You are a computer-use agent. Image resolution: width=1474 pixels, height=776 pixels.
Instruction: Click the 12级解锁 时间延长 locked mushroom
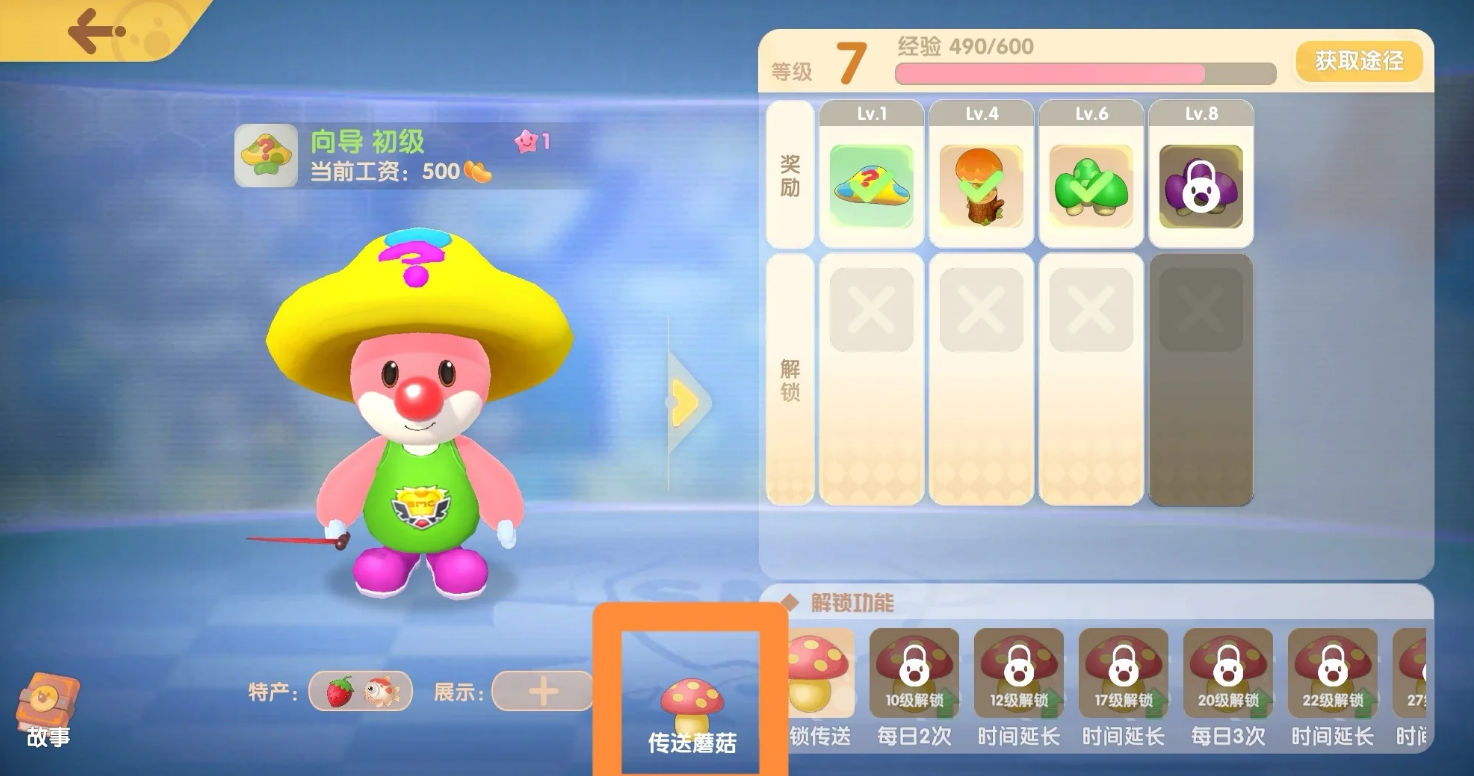tap(1018, 670)
